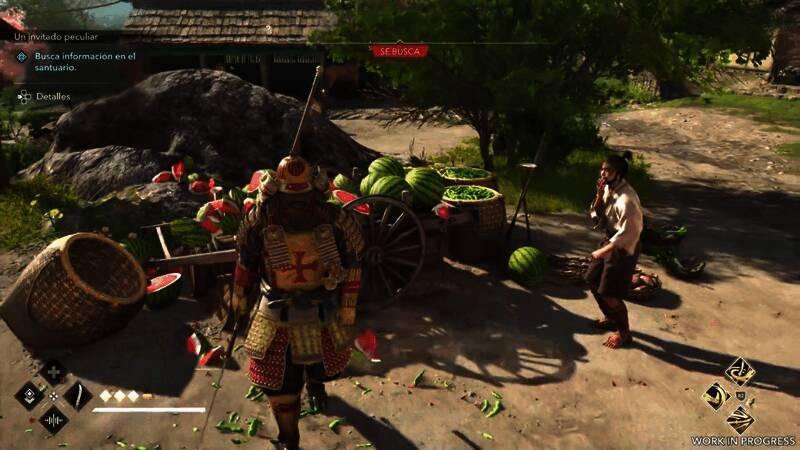Trigger the bottom golden strike ability
Viewport: 800px width, 450px height.
click(740, 420)
